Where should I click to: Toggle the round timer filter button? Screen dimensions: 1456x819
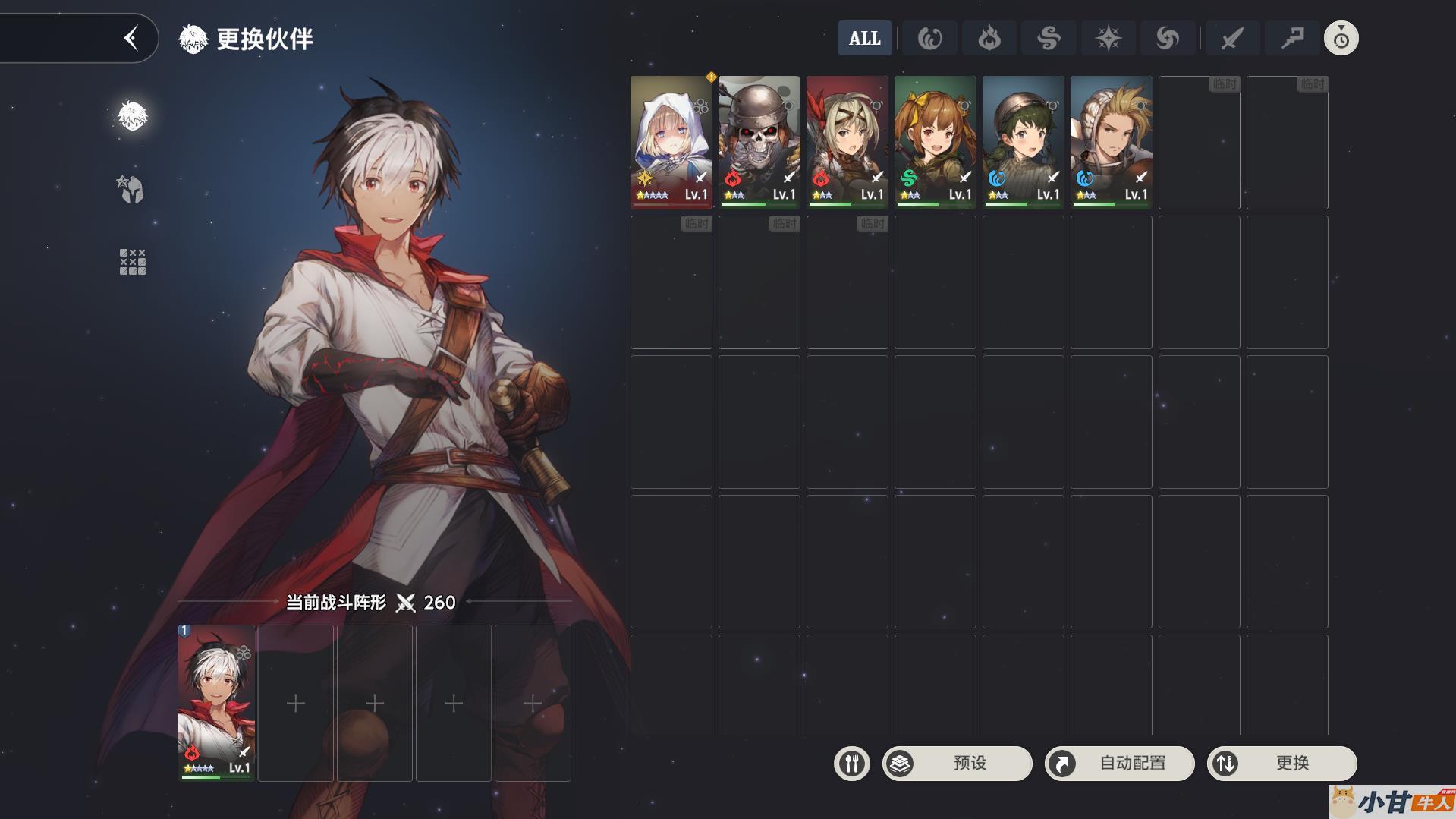[x=1341, y=38]
